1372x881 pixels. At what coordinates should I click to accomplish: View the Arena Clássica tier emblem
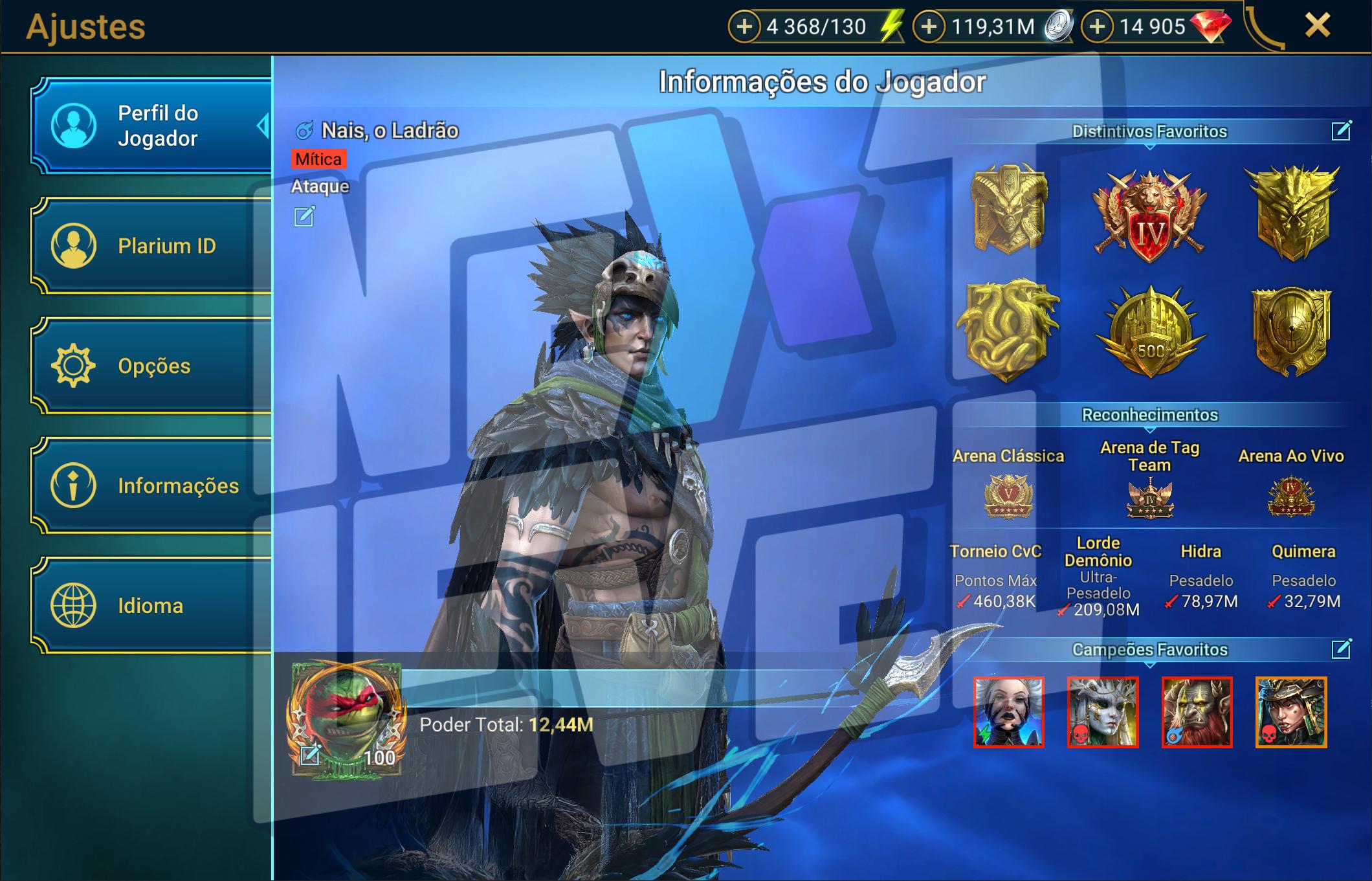[x=1008, y=496]
